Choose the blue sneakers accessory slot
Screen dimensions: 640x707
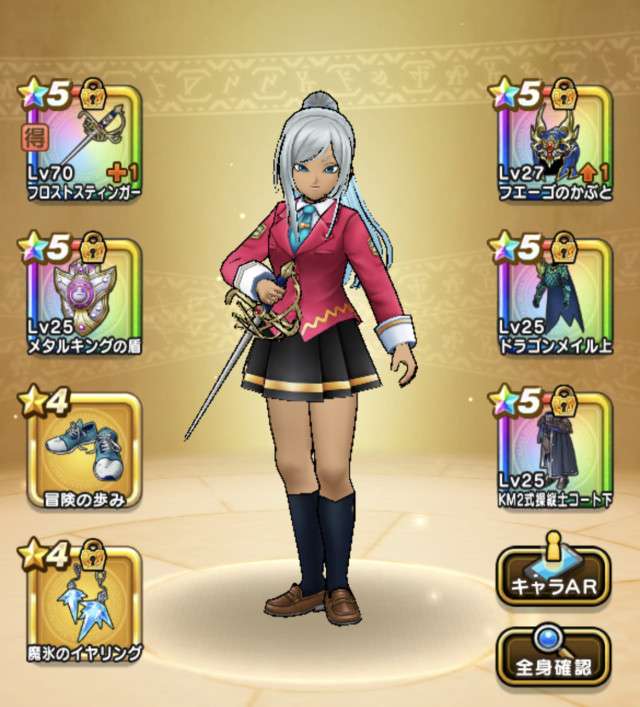(80, 449)
